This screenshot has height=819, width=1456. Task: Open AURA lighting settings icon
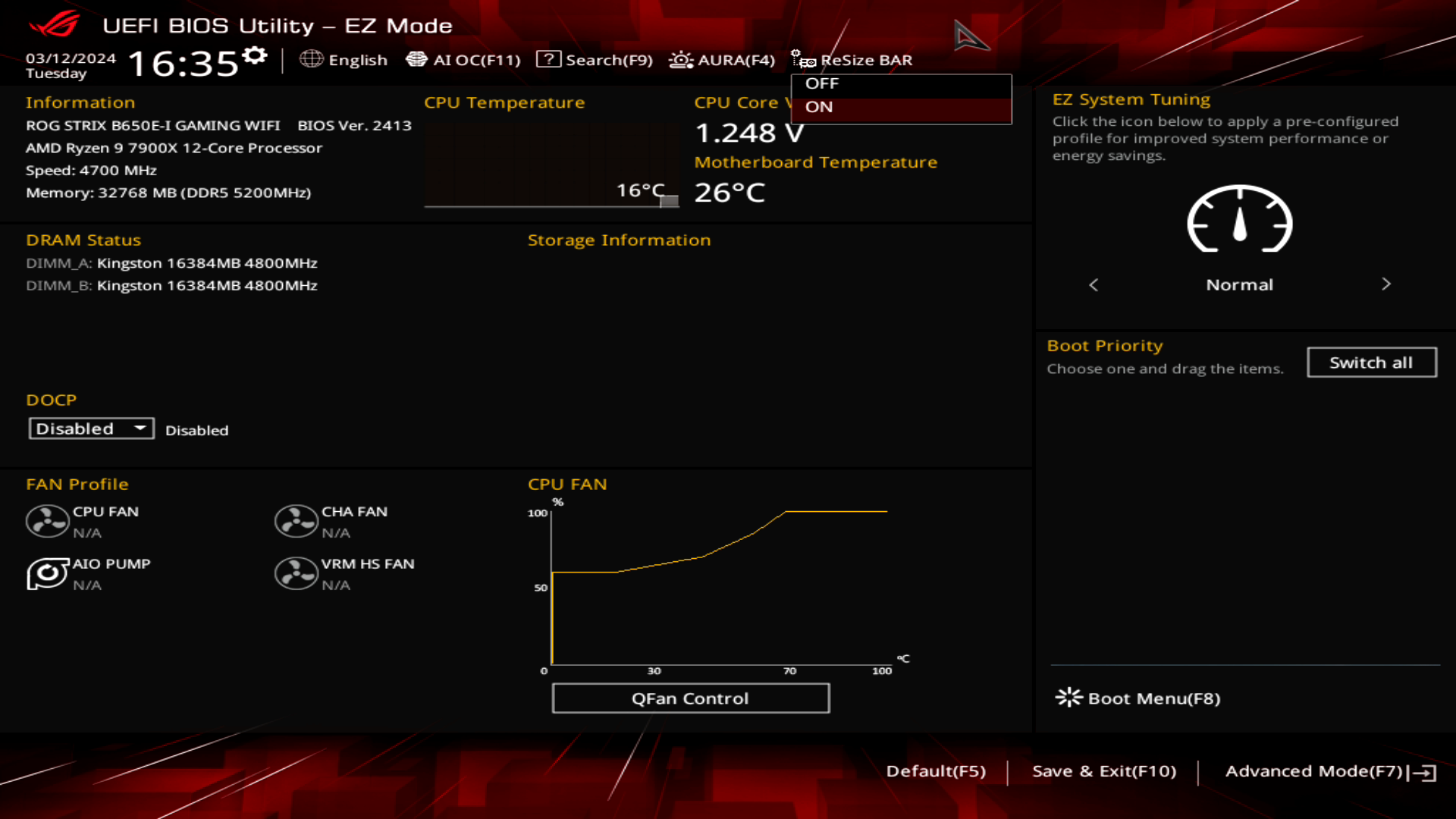tap(680, 59)
